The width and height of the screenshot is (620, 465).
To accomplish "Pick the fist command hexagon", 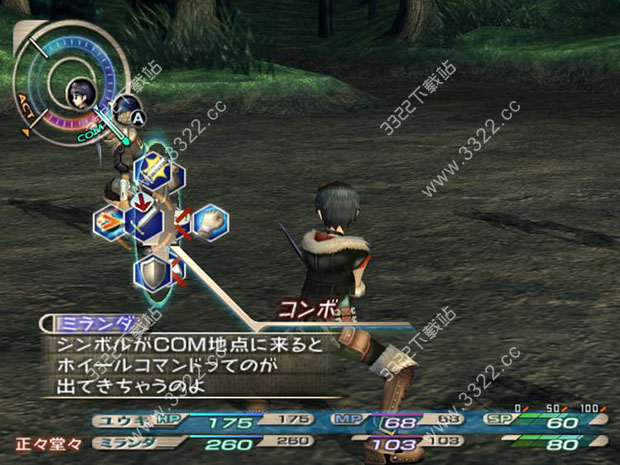I will [211, 221].
